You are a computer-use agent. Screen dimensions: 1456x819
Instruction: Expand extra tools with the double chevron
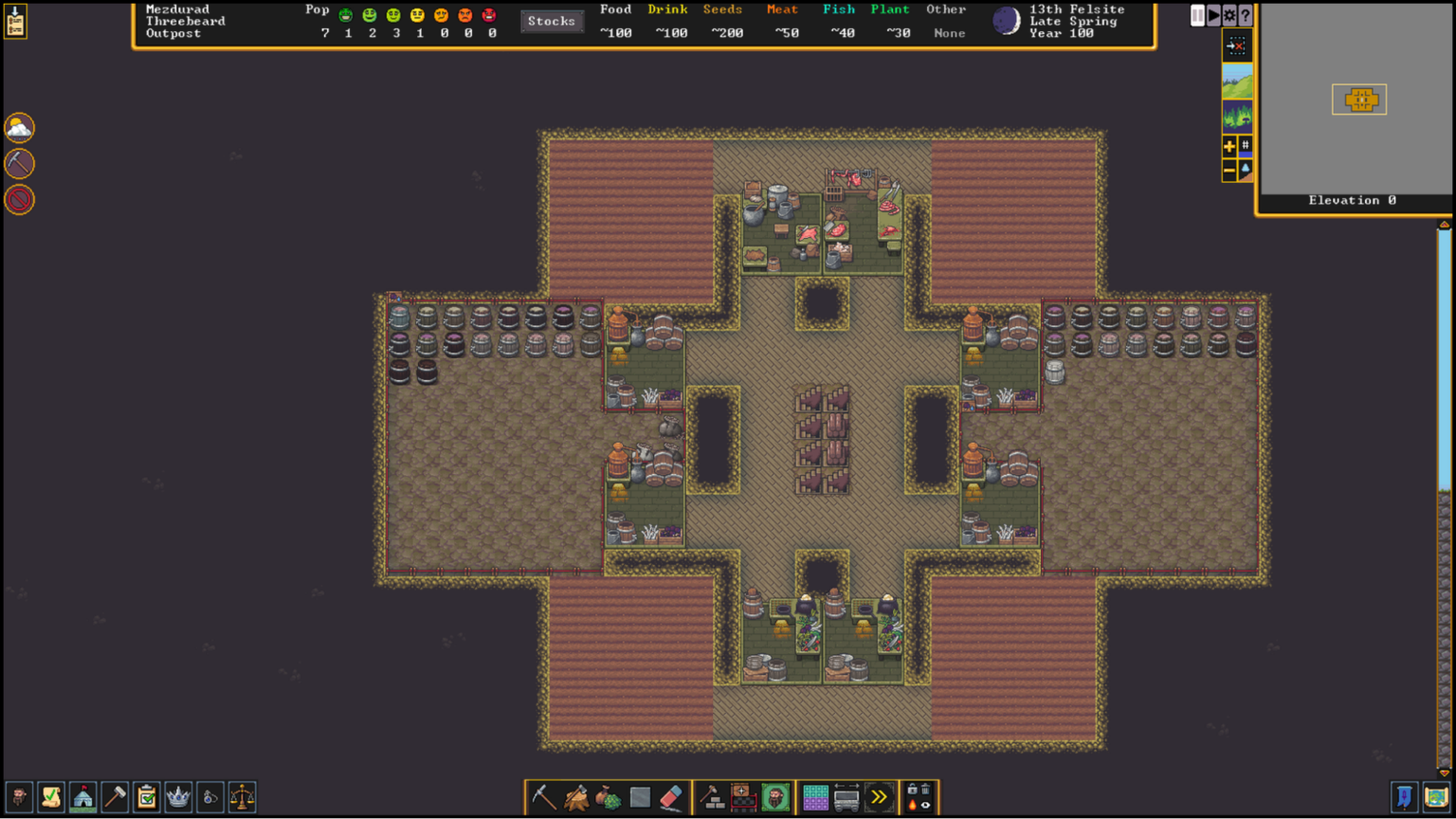pos(880,796)
